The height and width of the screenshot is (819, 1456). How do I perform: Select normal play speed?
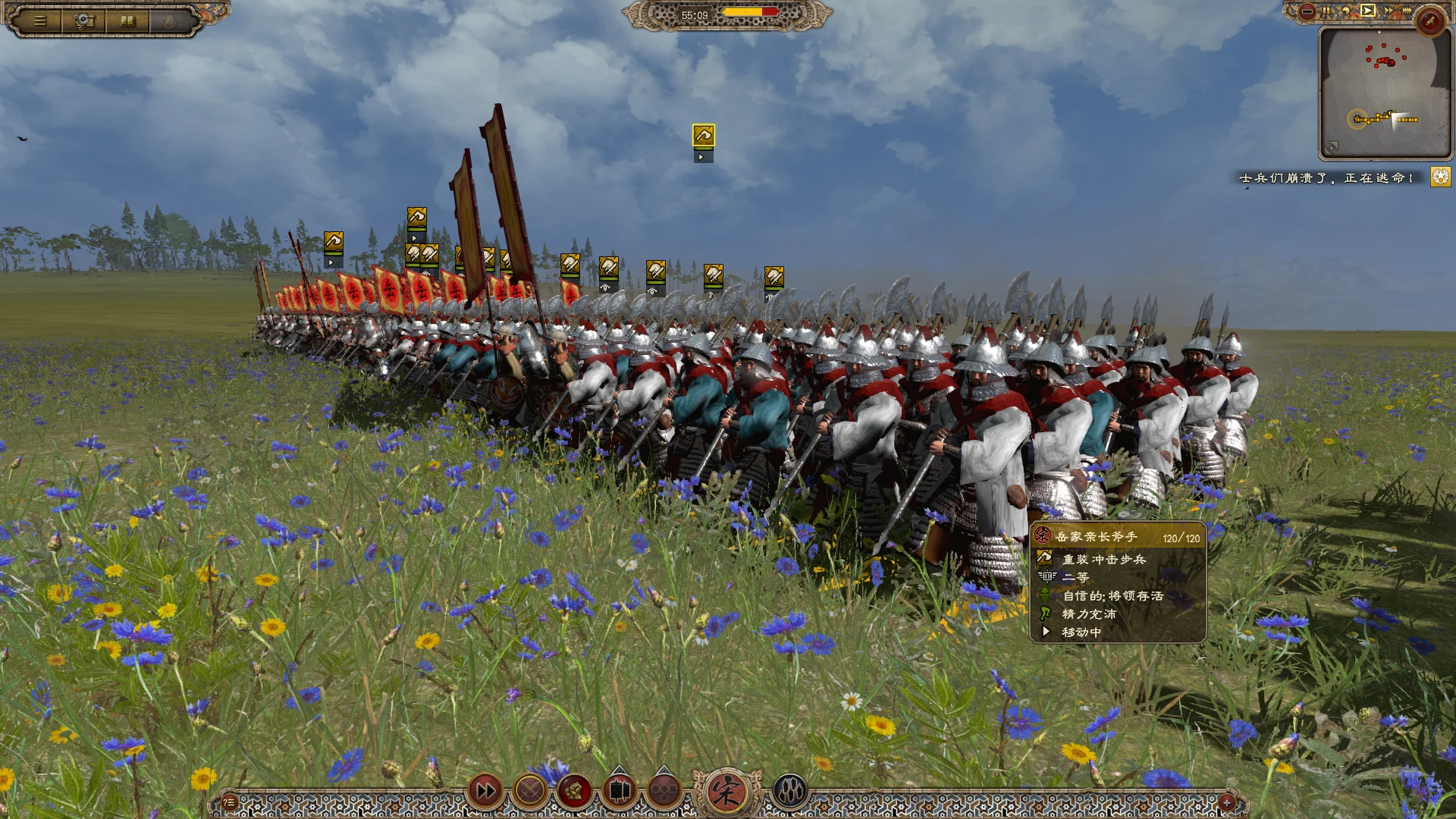[x=1367, y=11]
